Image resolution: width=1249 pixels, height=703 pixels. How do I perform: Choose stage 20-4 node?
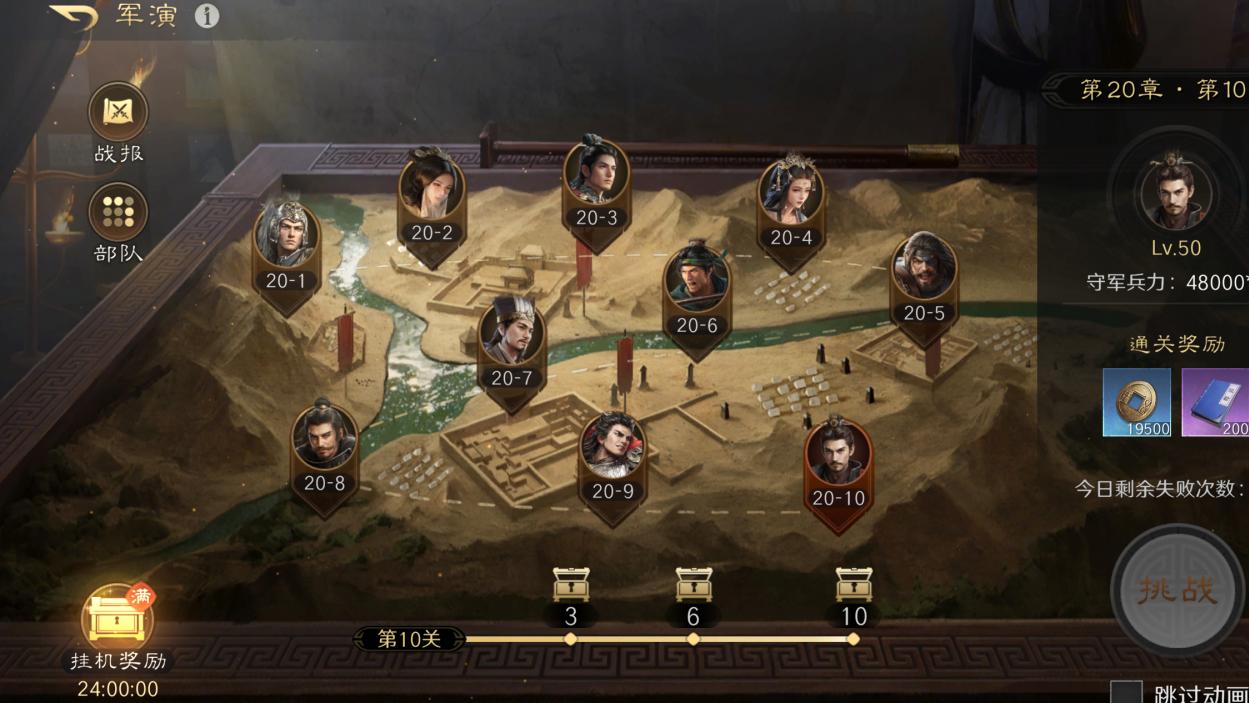[791, 197]
